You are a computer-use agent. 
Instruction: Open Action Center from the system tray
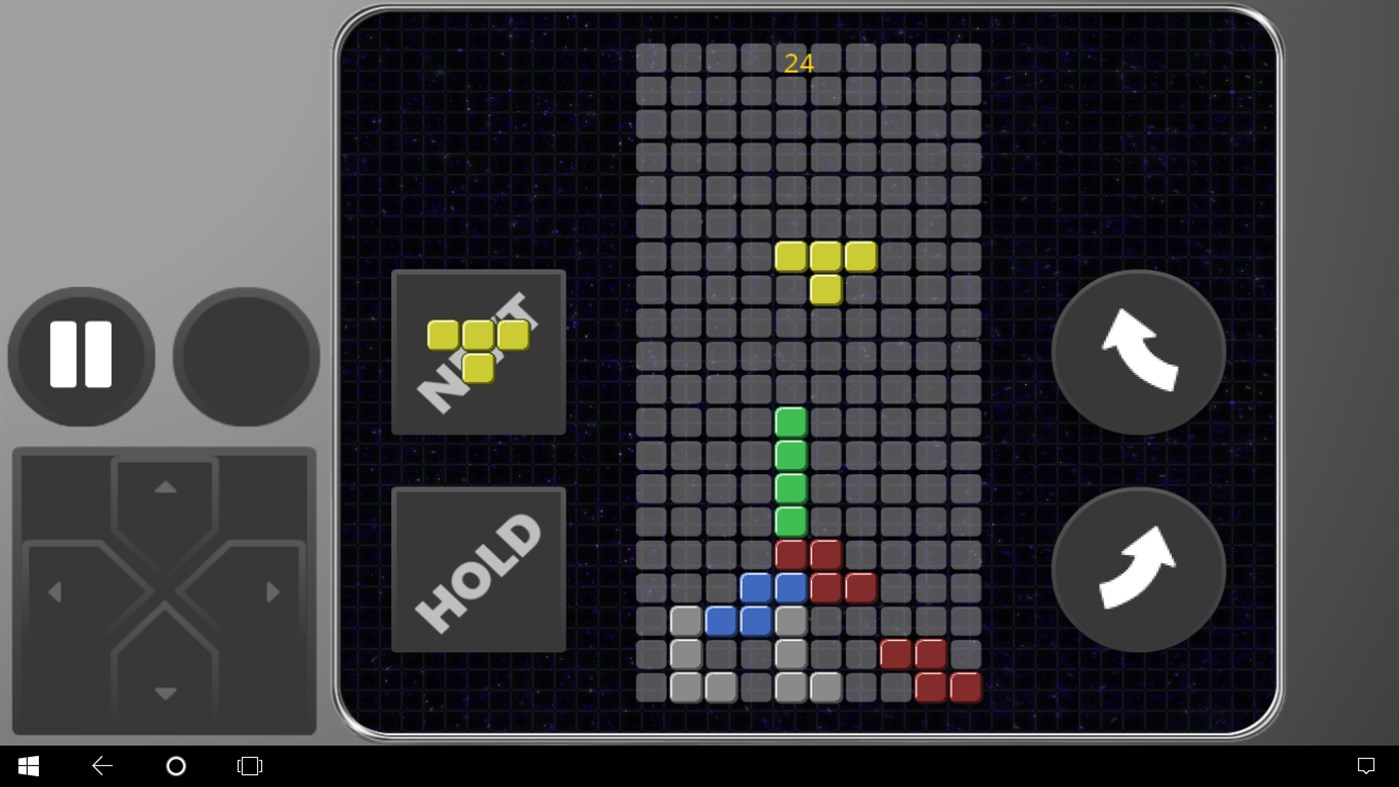point(1367,765)
